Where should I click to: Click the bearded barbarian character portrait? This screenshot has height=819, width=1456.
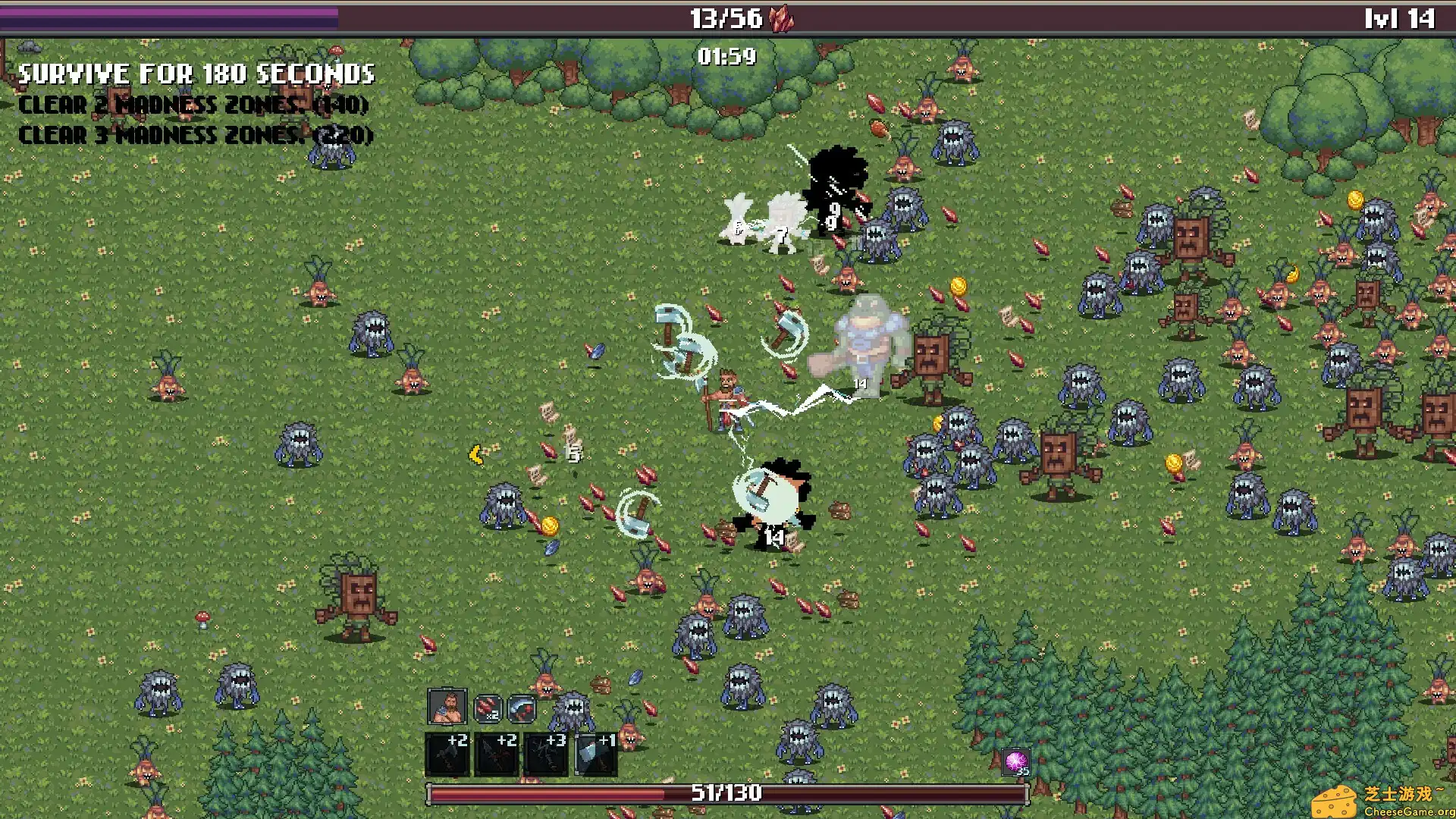pyautogui.click(x=447, y=708)
